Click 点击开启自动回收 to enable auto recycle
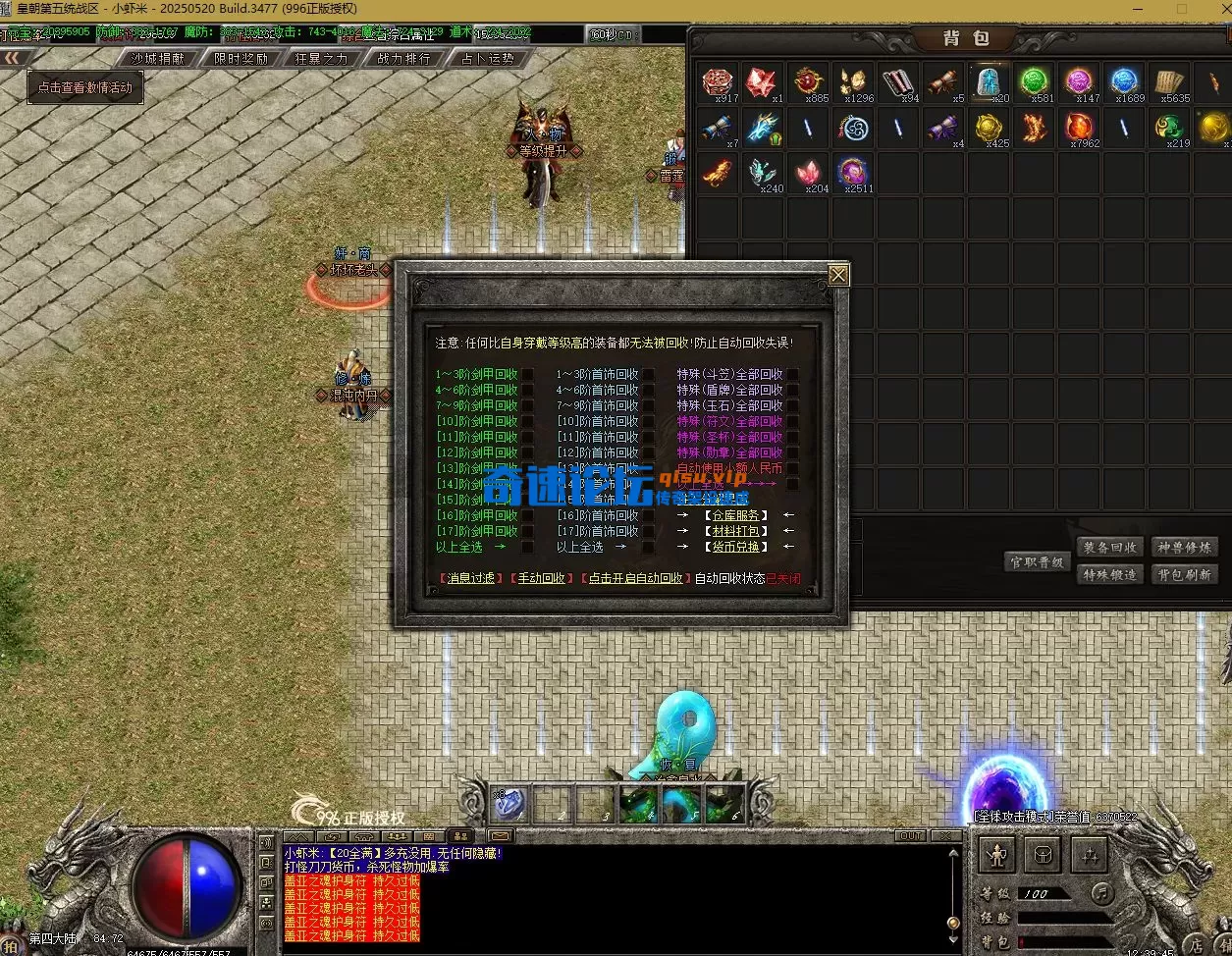1232x956 pixels. click(x=633, y=578)
